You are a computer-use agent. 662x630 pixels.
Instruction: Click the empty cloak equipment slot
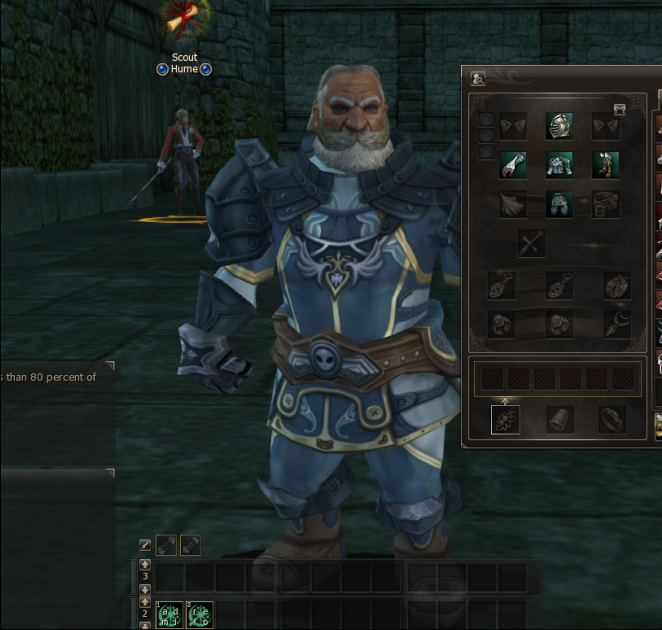513,205
